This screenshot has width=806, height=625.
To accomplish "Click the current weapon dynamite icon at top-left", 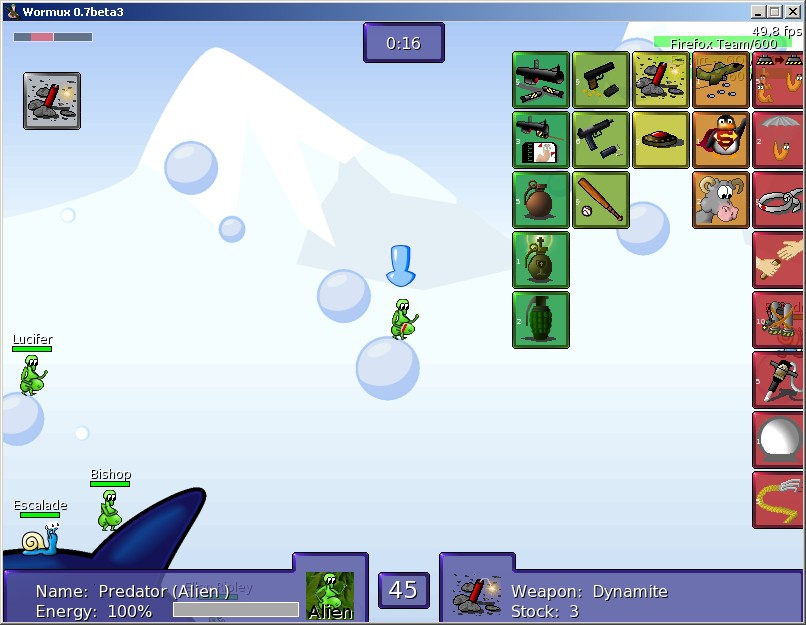I will pyautogui.click(x=52, y=100).
